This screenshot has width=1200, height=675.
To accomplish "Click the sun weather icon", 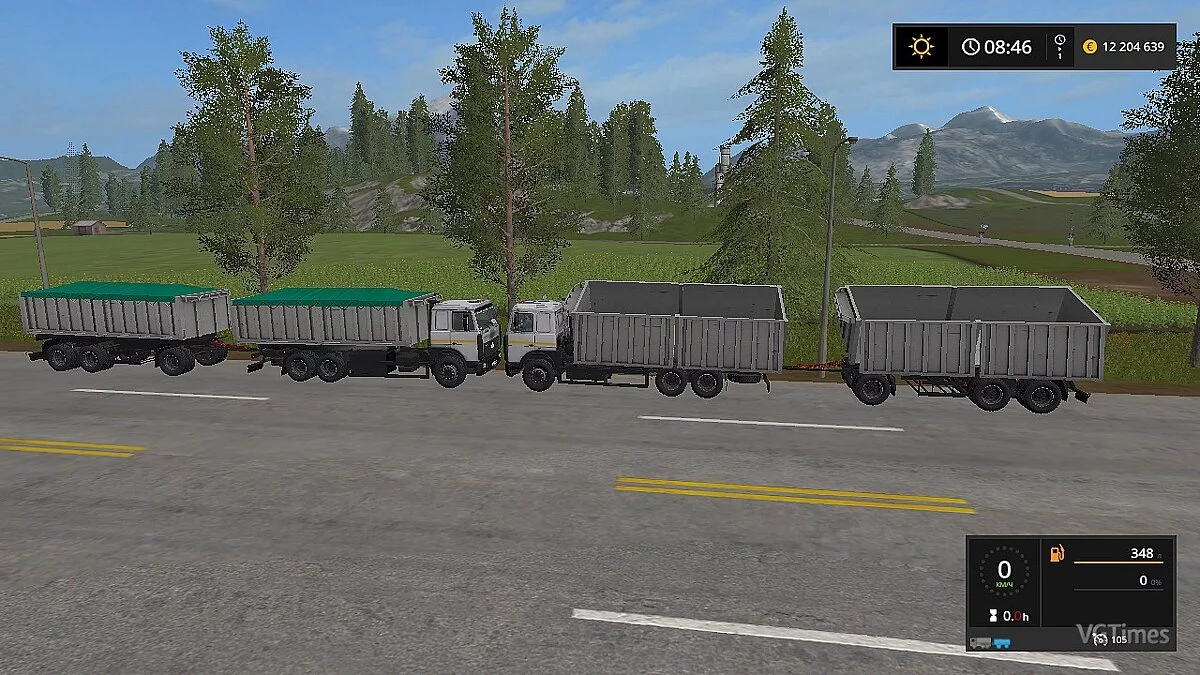I will tap(920, 47).
